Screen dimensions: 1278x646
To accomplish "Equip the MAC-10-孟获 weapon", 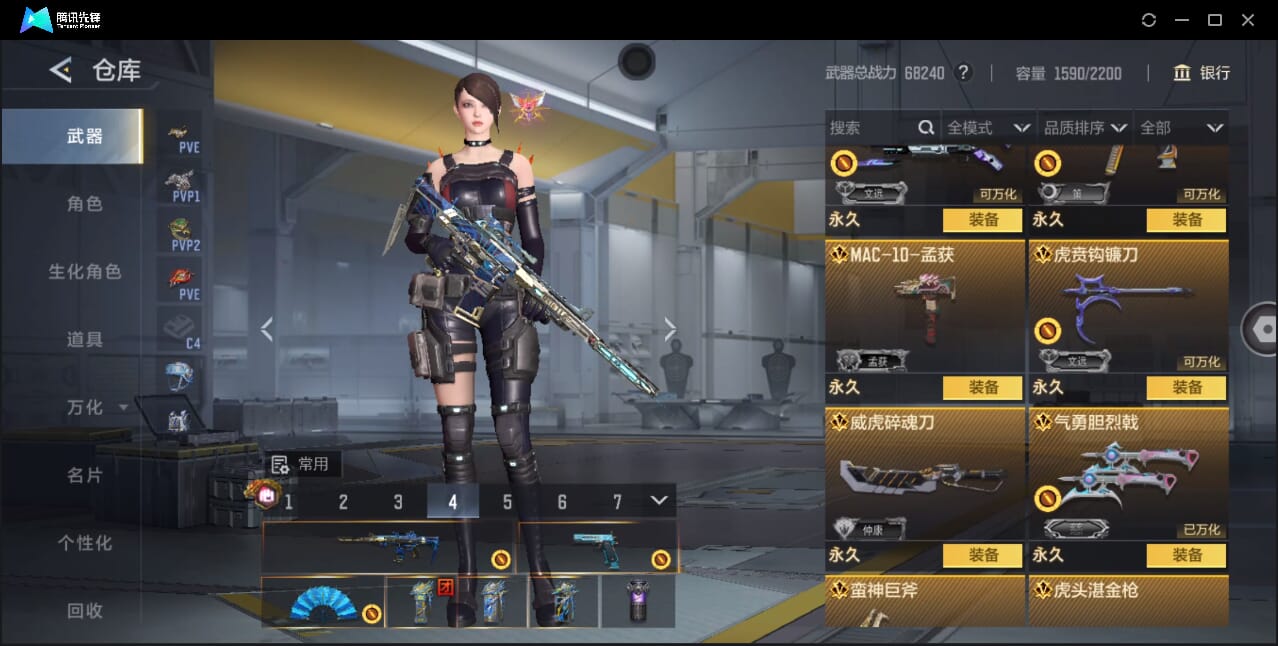I will tap(982, 387).
